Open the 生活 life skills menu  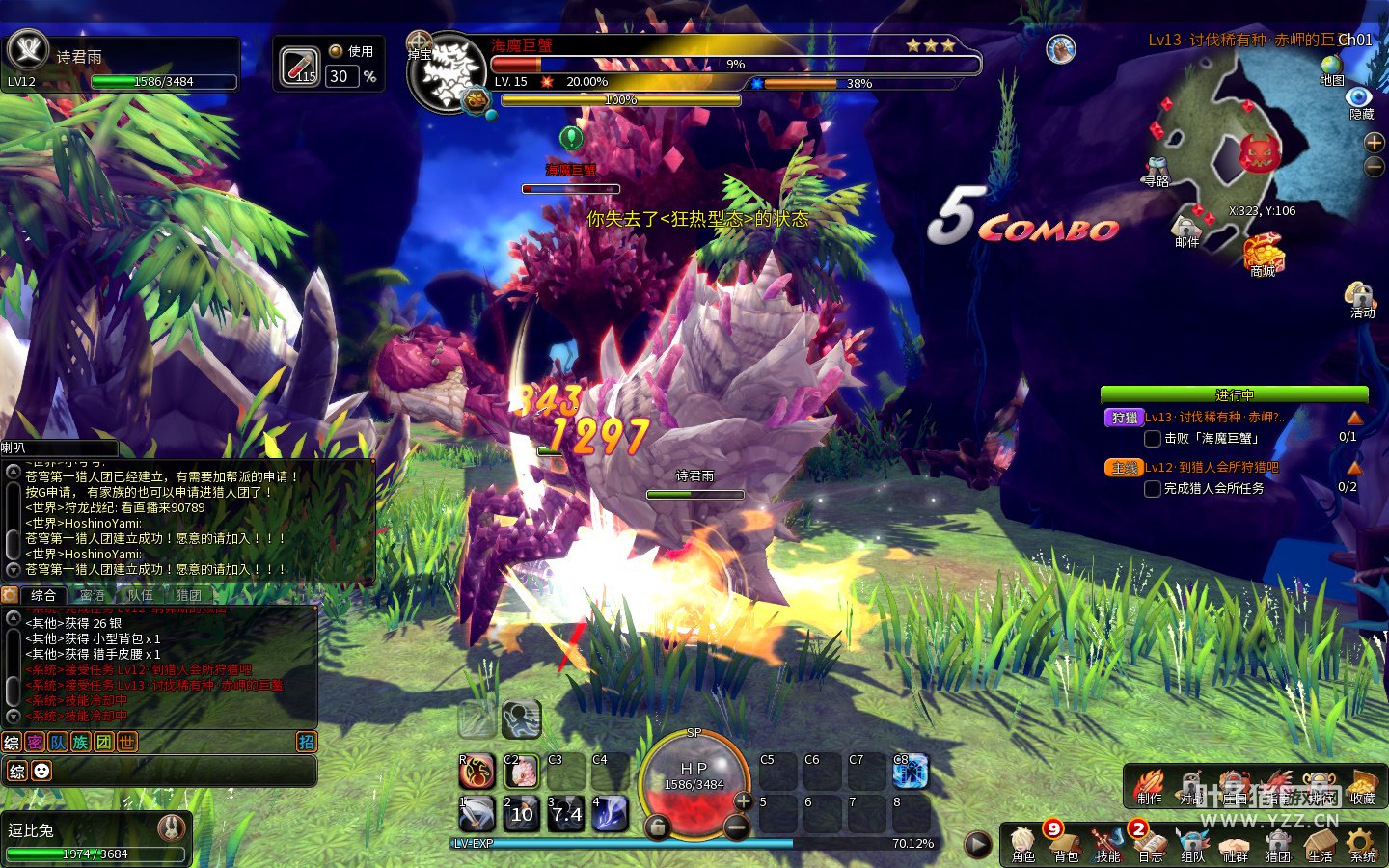pyautogui.click(x=1320, y=844)
